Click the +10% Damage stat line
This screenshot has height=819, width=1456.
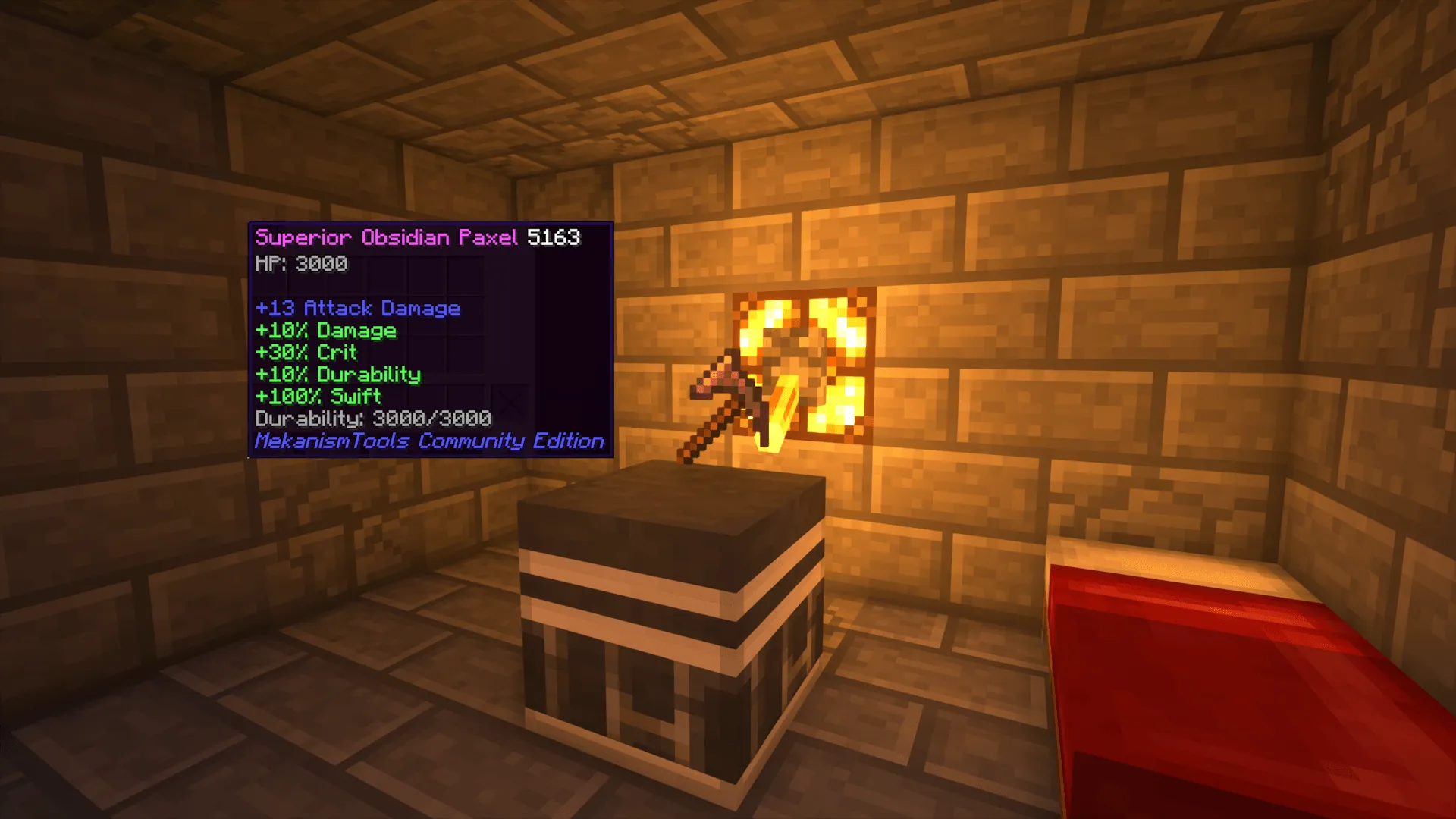[x=328, y=331]
